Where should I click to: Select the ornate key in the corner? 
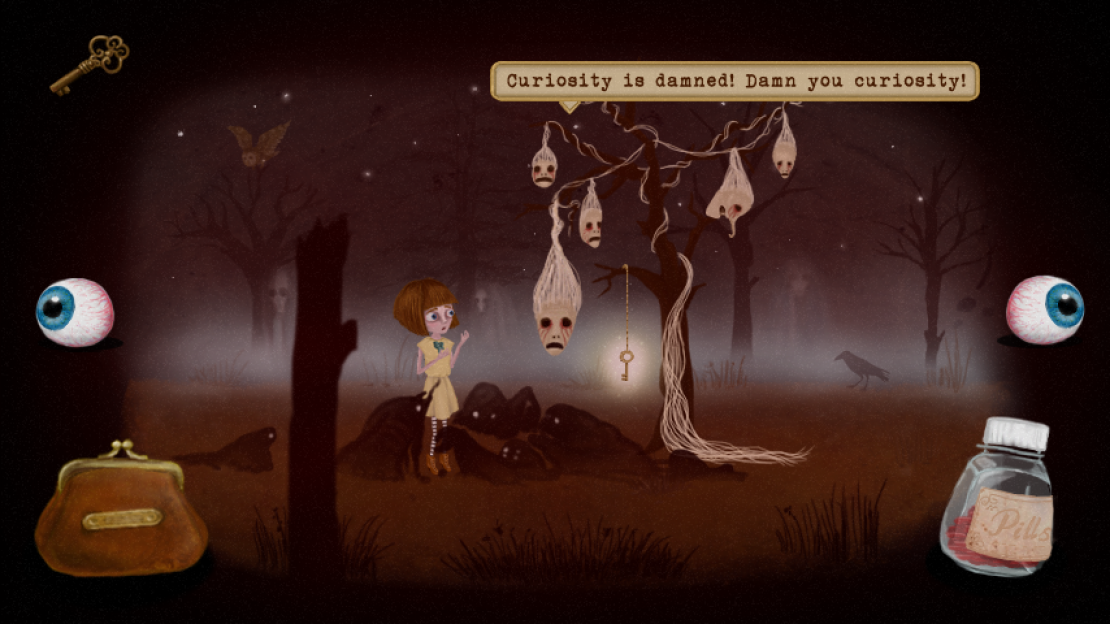pos(90,63)
